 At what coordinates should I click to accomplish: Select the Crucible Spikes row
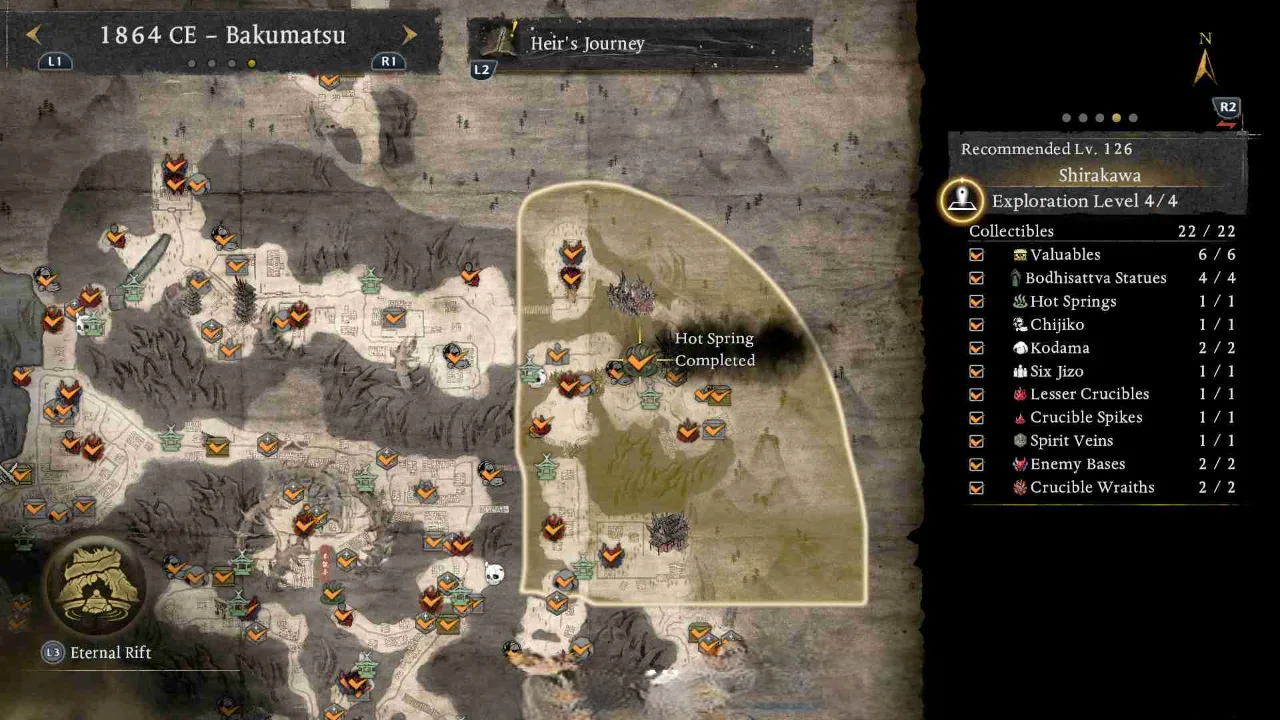tap(1100, 417)
